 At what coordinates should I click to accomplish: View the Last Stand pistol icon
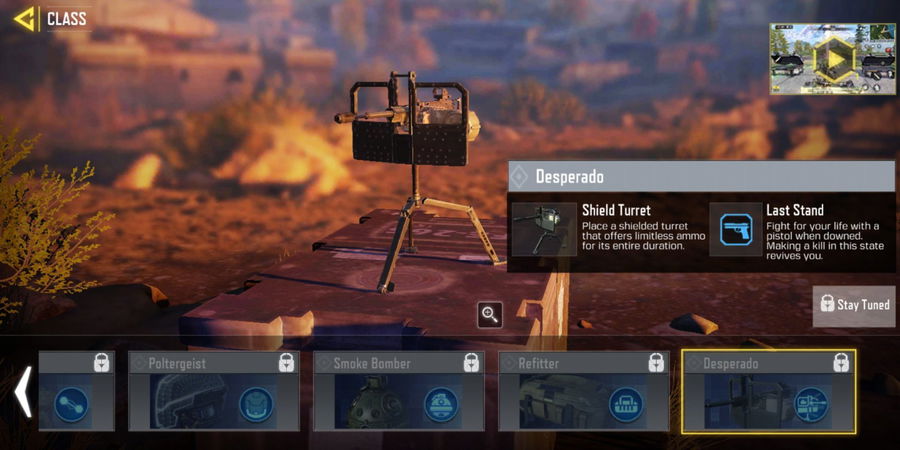pyautogui.click(x=735, y=229)
